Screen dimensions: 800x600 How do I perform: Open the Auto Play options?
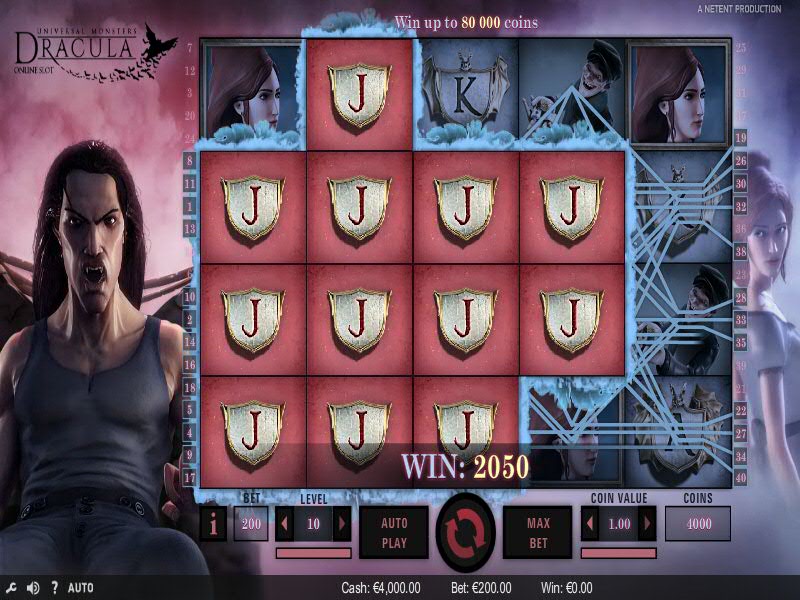tap(394, 531)
